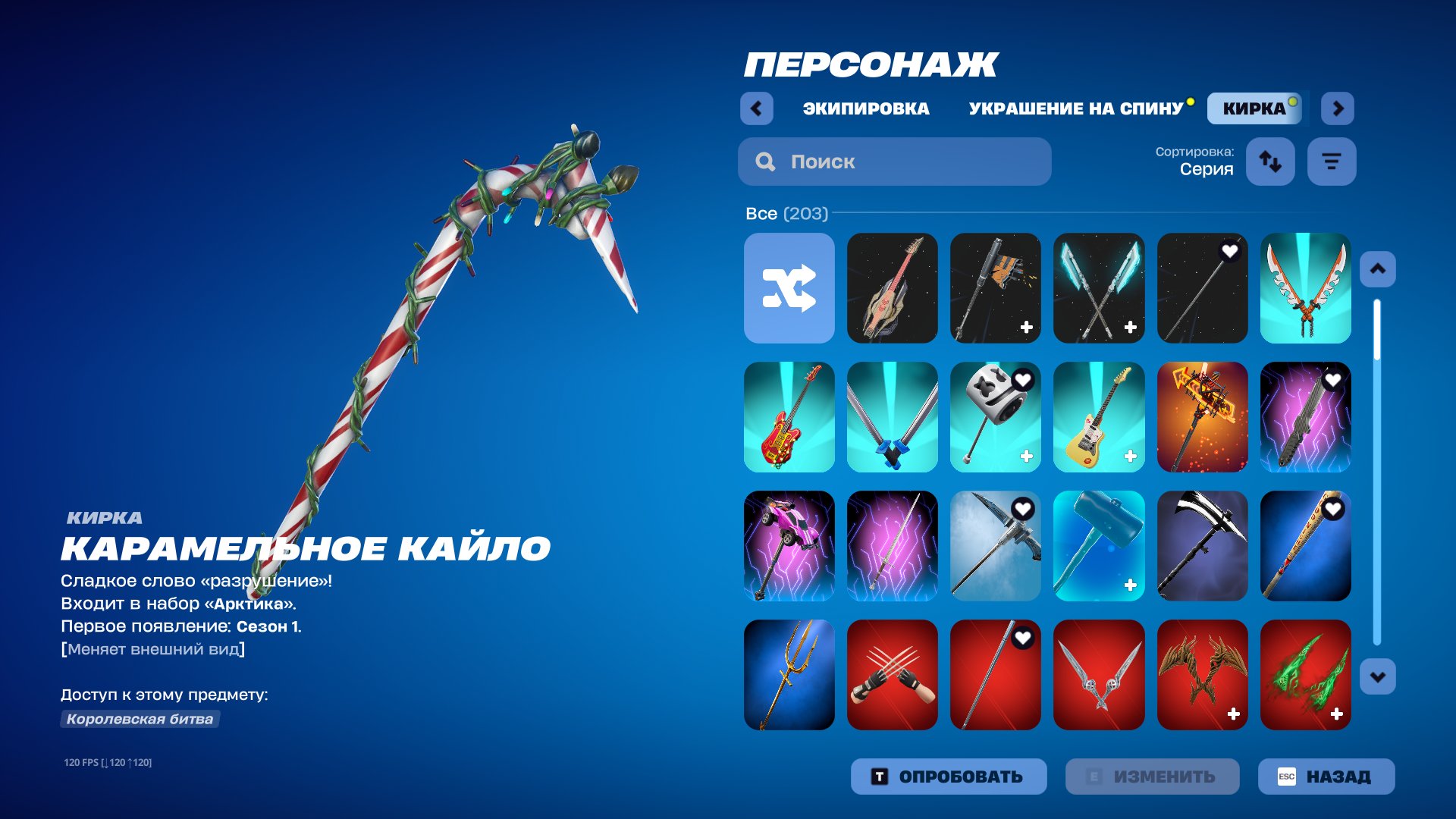The height and width of the screenshot is (819, 1456).
Task: Select the pink sports car pickaxe
Action: pos(789,547)
